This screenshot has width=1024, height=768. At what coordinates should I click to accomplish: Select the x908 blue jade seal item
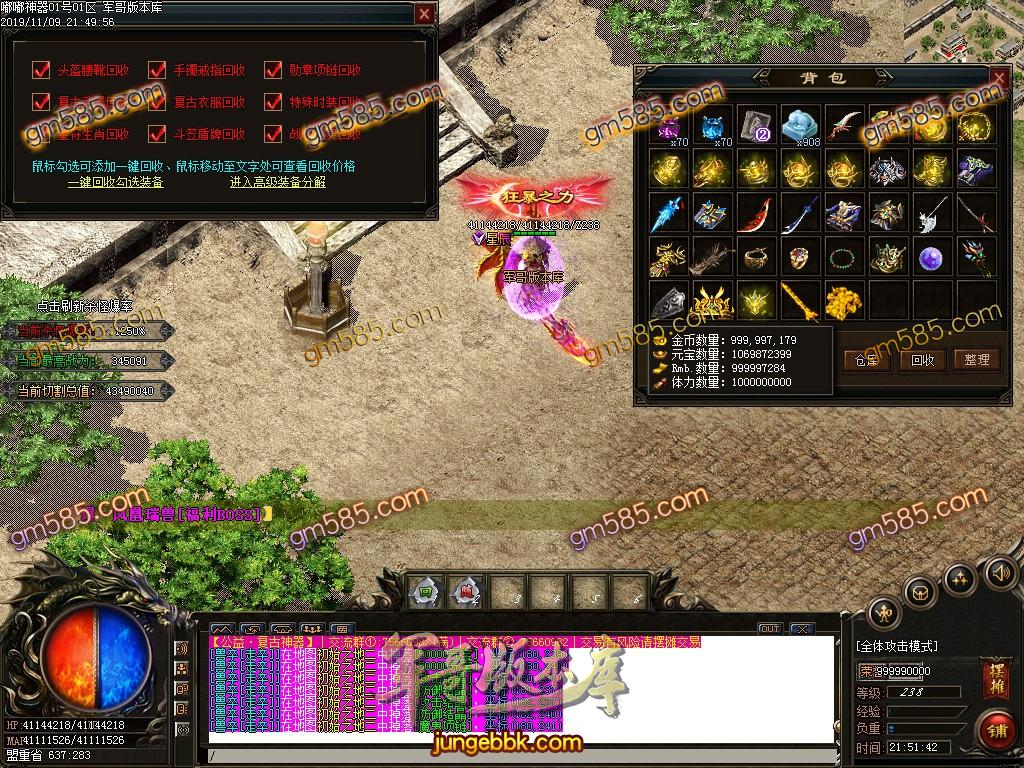[x=800, y=126]
